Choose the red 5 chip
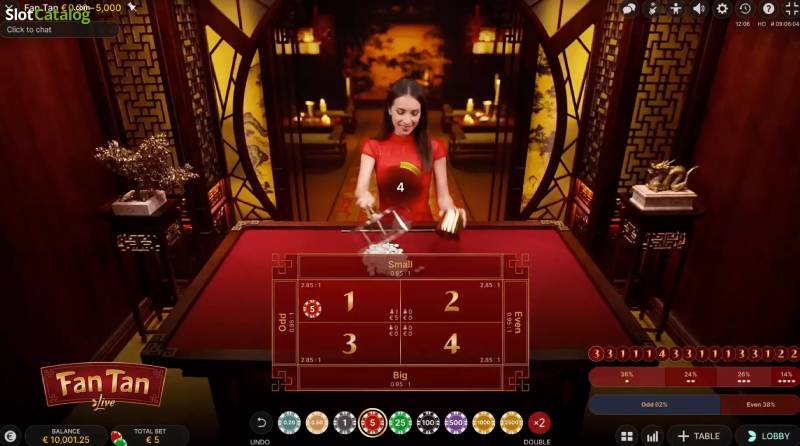Viewport: 800px width, 446px height. point(373,423)
